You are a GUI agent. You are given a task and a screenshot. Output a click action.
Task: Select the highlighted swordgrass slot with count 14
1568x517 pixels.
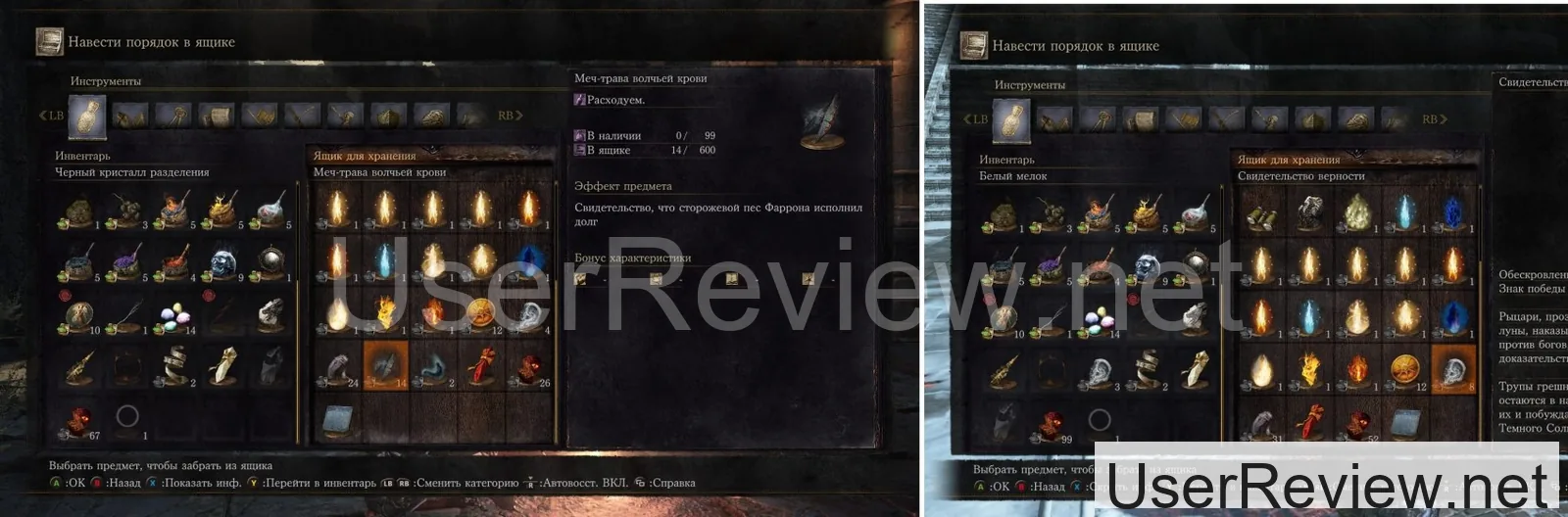pos(386,365)
